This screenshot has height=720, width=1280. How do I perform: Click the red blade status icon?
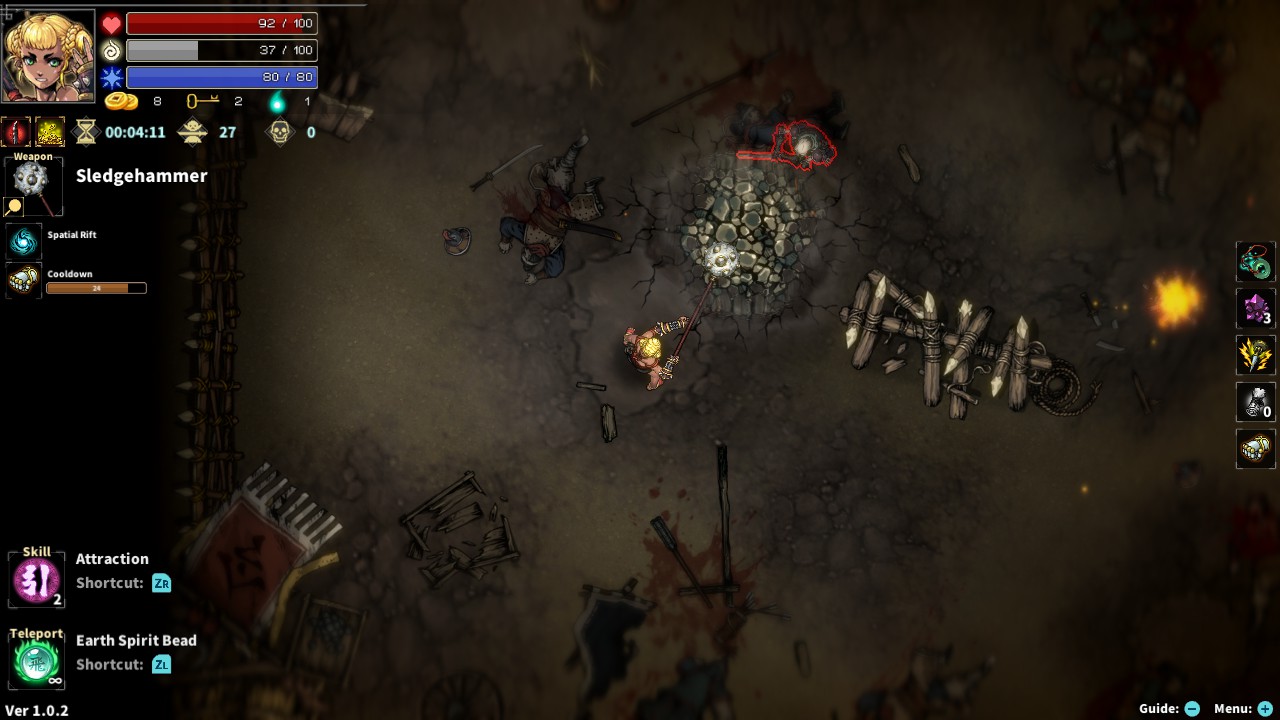coord(14,130)
